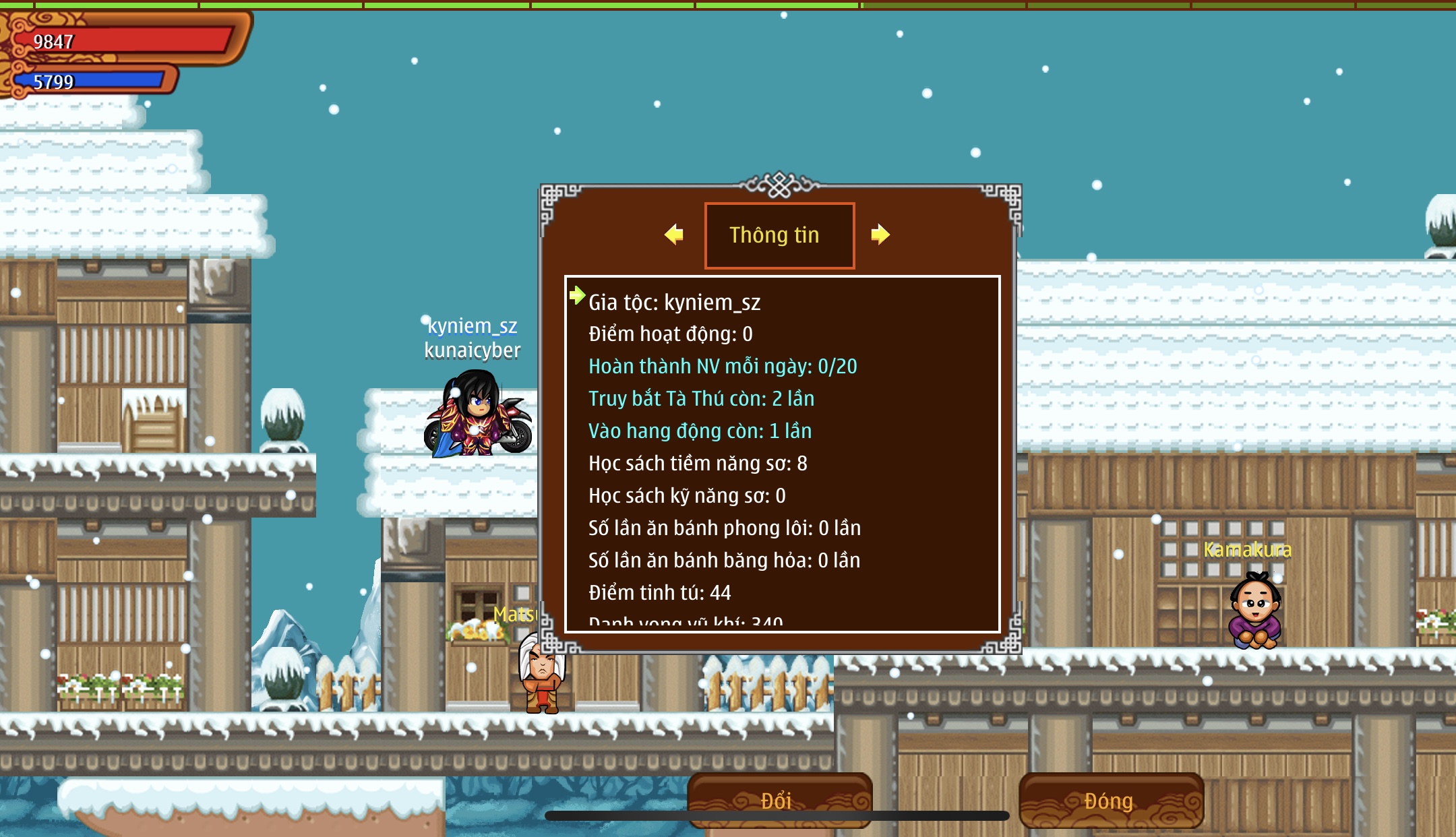Select the Thông tin tab
The image size is (1456, 837).
[x=779, y=235]
